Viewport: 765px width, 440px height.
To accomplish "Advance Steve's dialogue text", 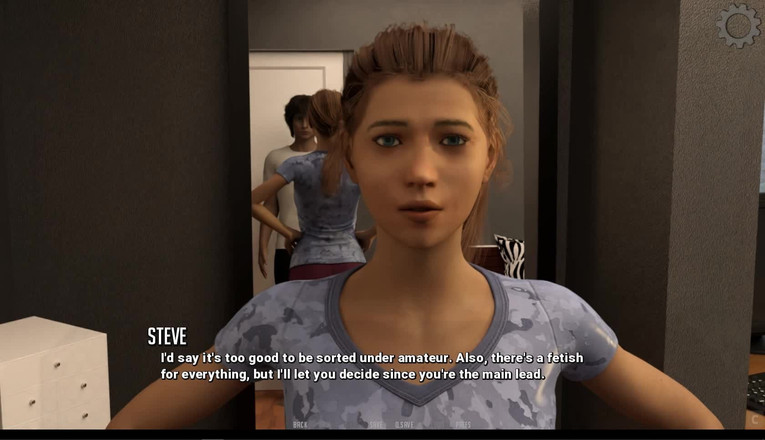I will (x=372, y=366).
